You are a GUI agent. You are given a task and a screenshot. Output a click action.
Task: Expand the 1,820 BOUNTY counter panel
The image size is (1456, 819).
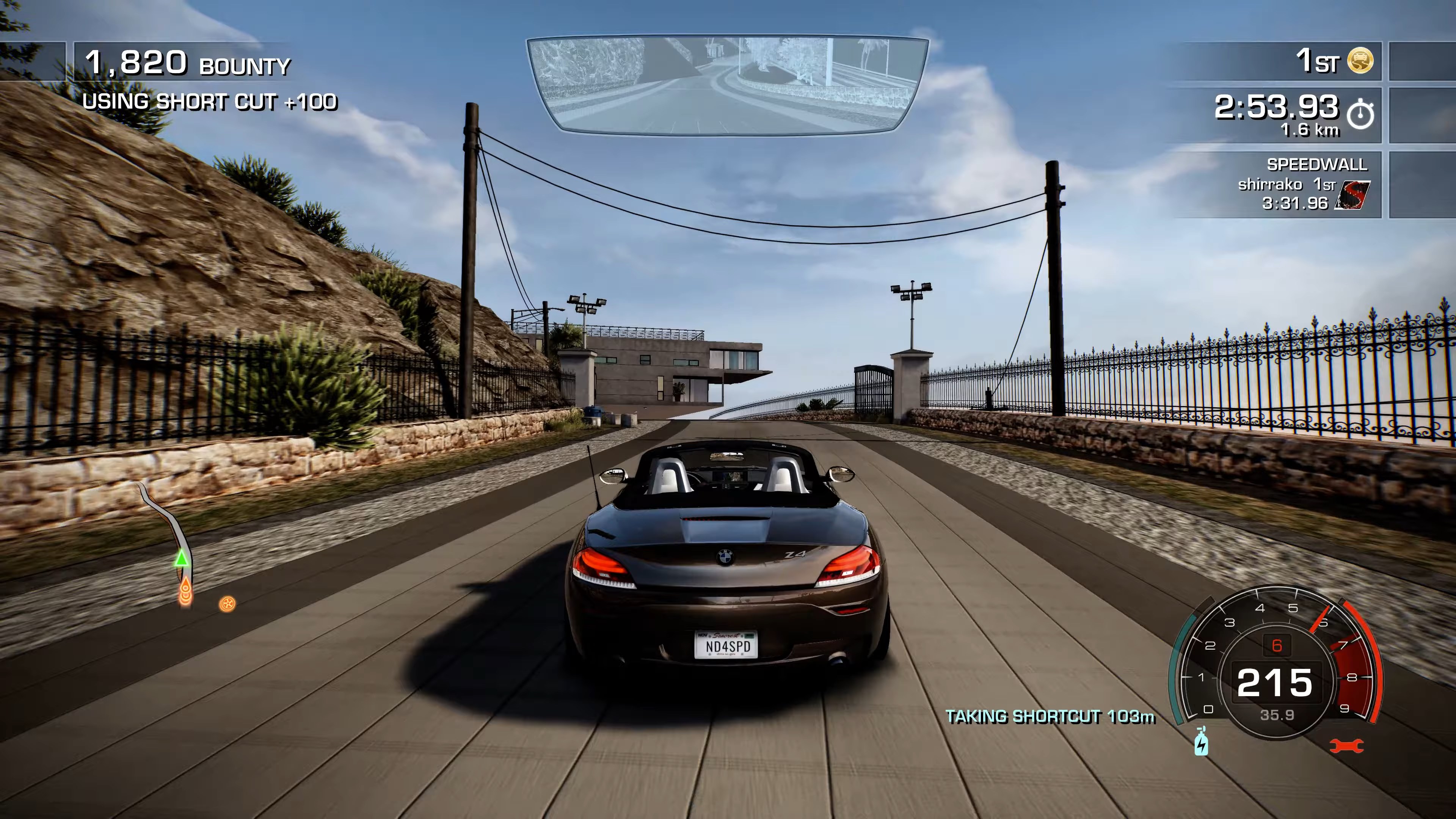(x=187, y=63)
